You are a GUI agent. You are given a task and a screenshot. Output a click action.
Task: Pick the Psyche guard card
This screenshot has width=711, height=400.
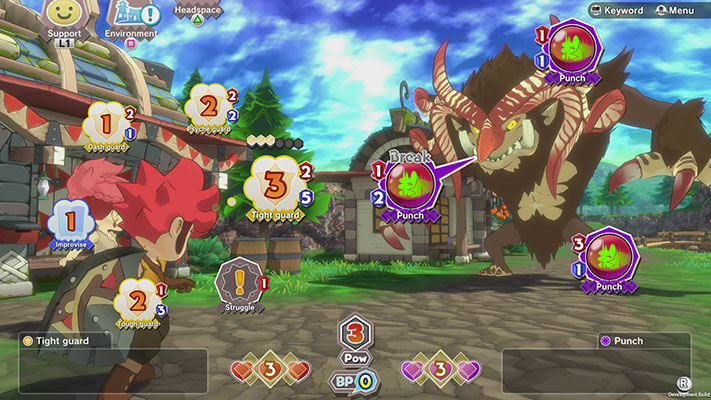click(209, 107)
